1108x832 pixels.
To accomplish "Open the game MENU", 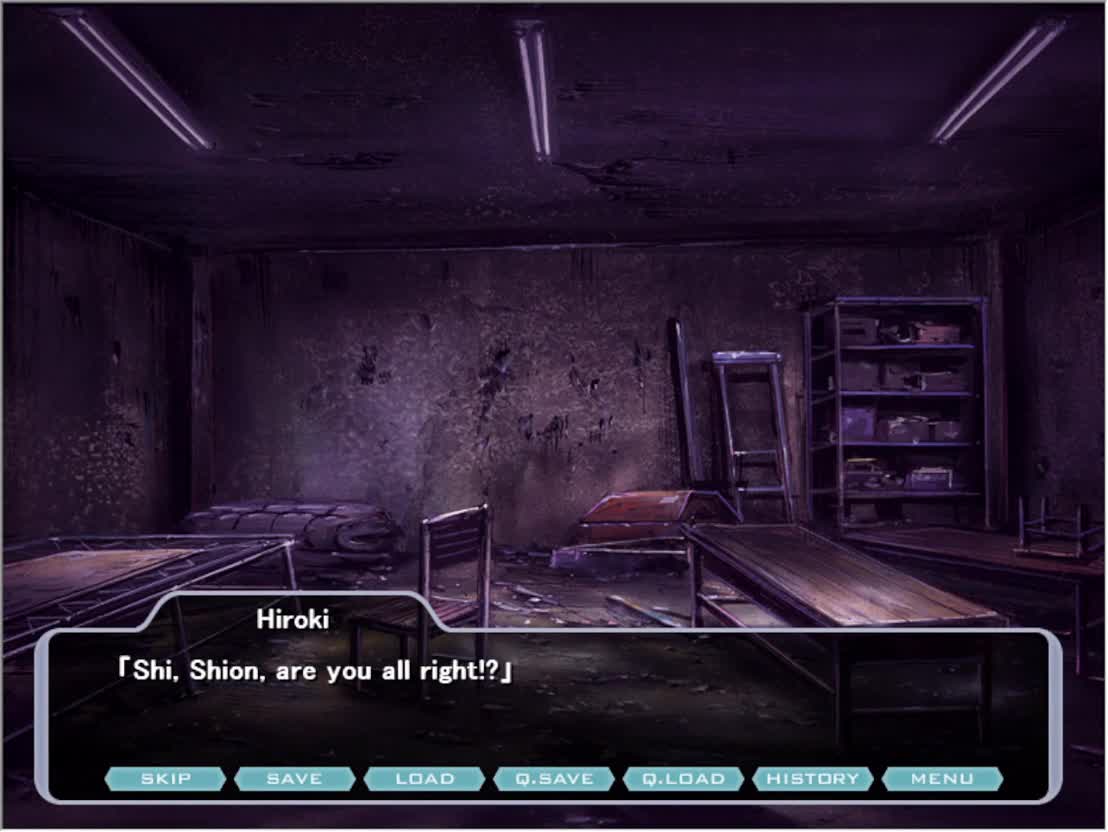I will (x=942, y=779).
